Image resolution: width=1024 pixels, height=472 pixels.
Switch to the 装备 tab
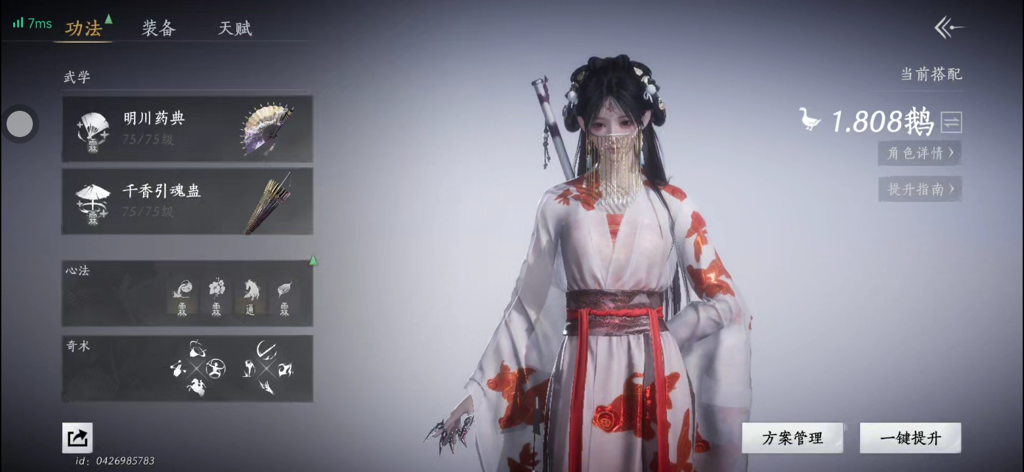tap(158, 28)
